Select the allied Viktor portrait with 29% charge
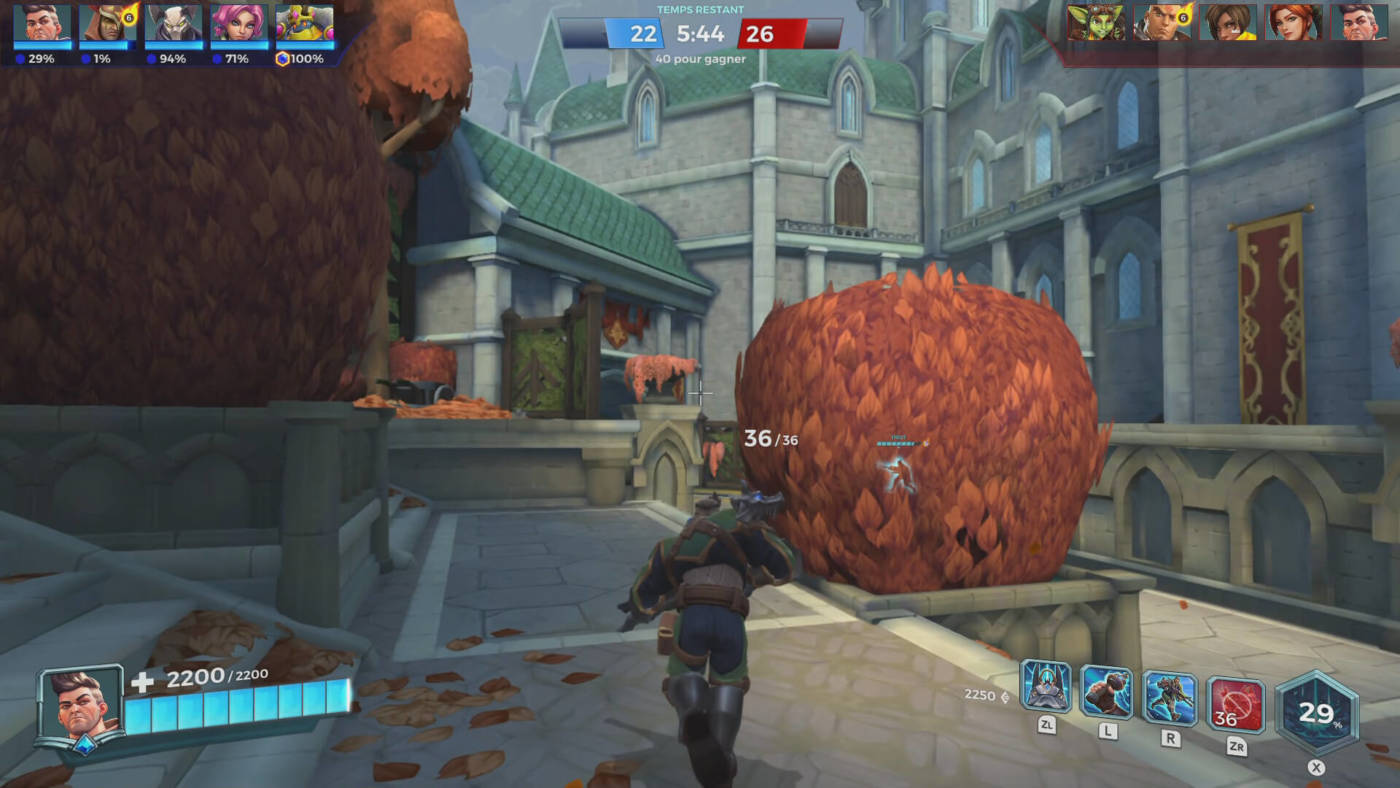 43,24
